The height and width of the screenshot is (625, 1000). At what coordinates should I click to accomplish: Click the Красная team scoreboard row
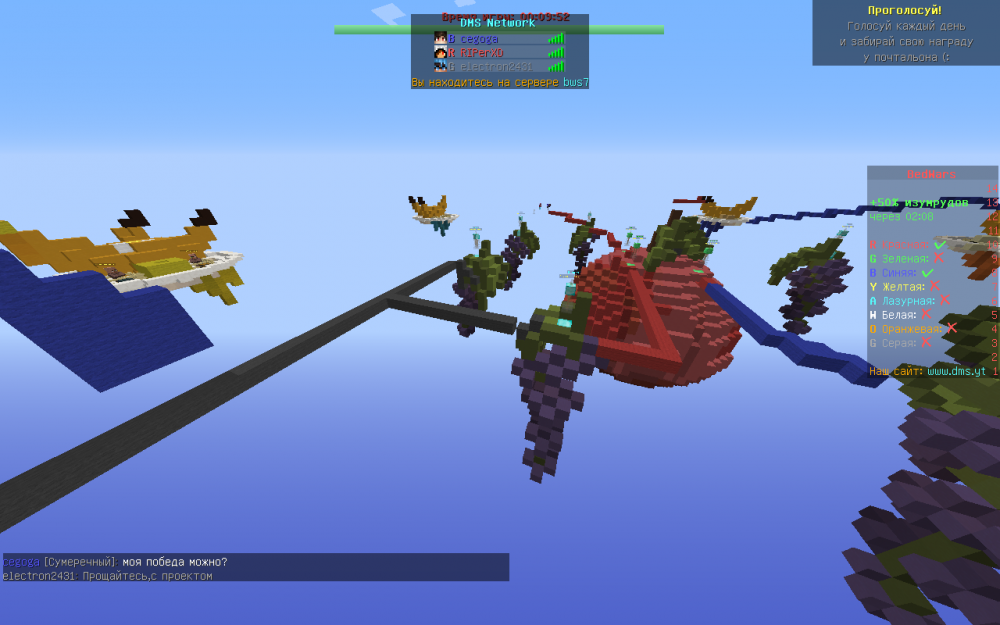pyautogui.click(x=908, y=245)
